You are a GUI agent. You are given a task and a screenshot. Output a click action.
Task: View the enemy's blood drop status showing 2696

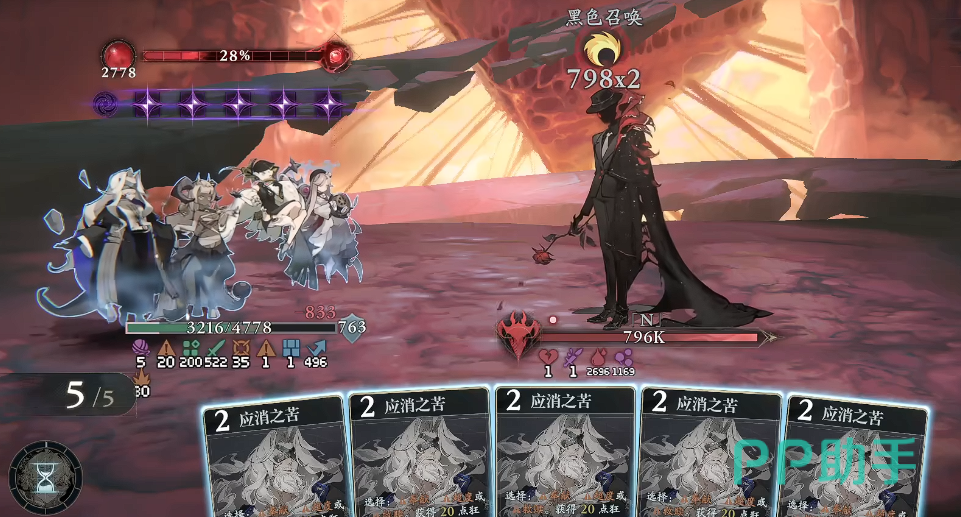coord(598,356)
